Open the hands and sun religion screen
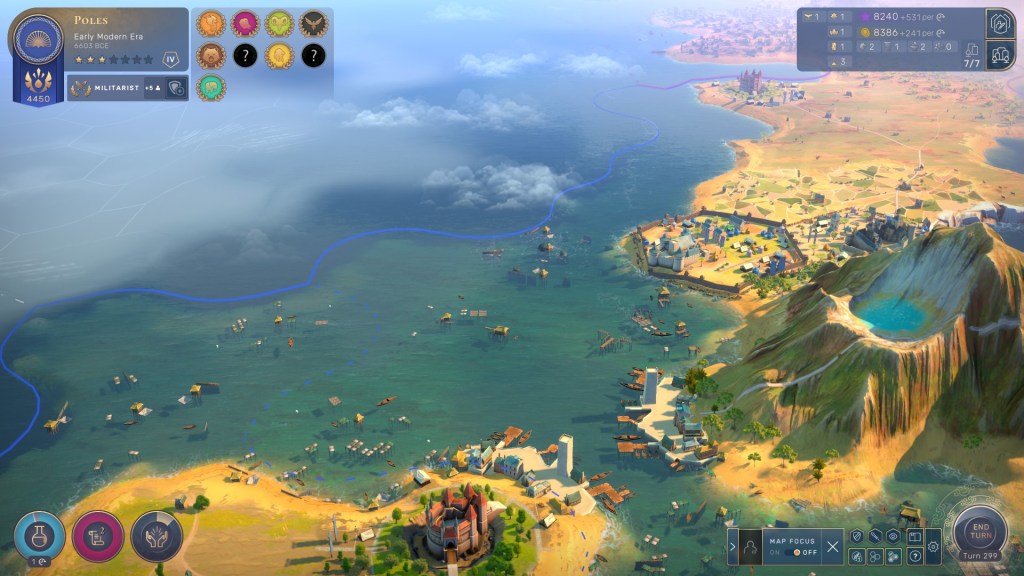The width and height of the screenshot is (1024, 576). pyautogui.click(x=156, y=536)
